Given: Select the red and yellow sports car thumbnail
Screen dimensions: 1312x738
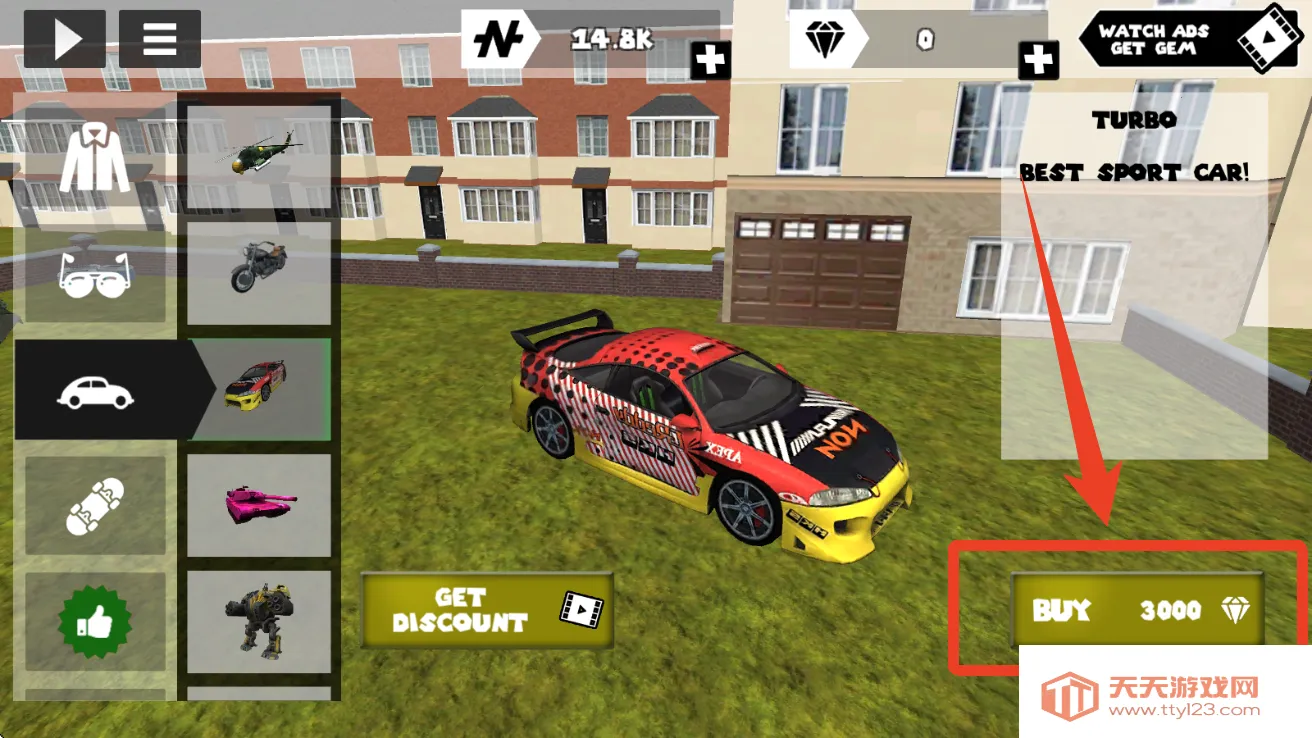Looking at the screenshot, I should point(259,388).
